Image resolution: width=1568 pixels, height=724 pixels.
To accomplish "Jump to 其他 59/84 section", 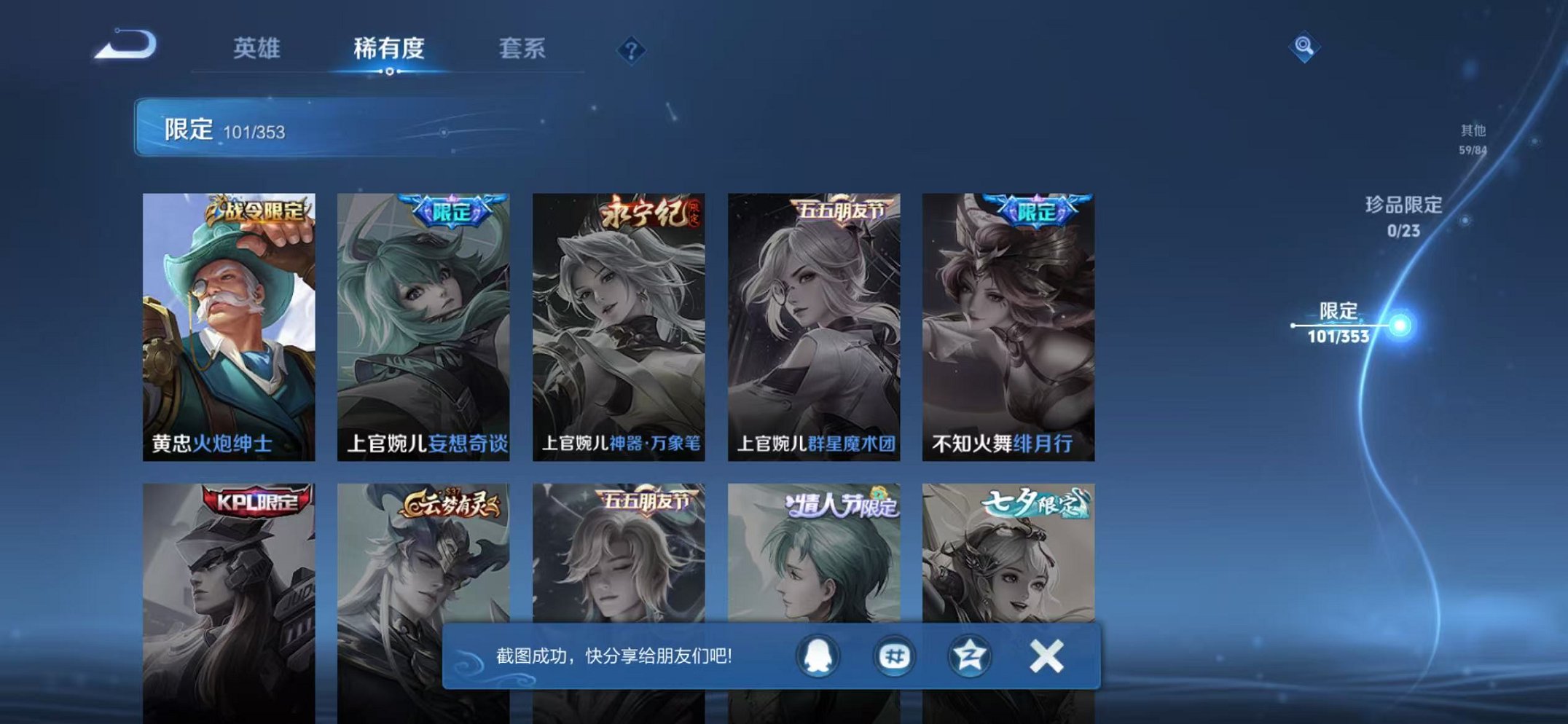I will 1474,140.
